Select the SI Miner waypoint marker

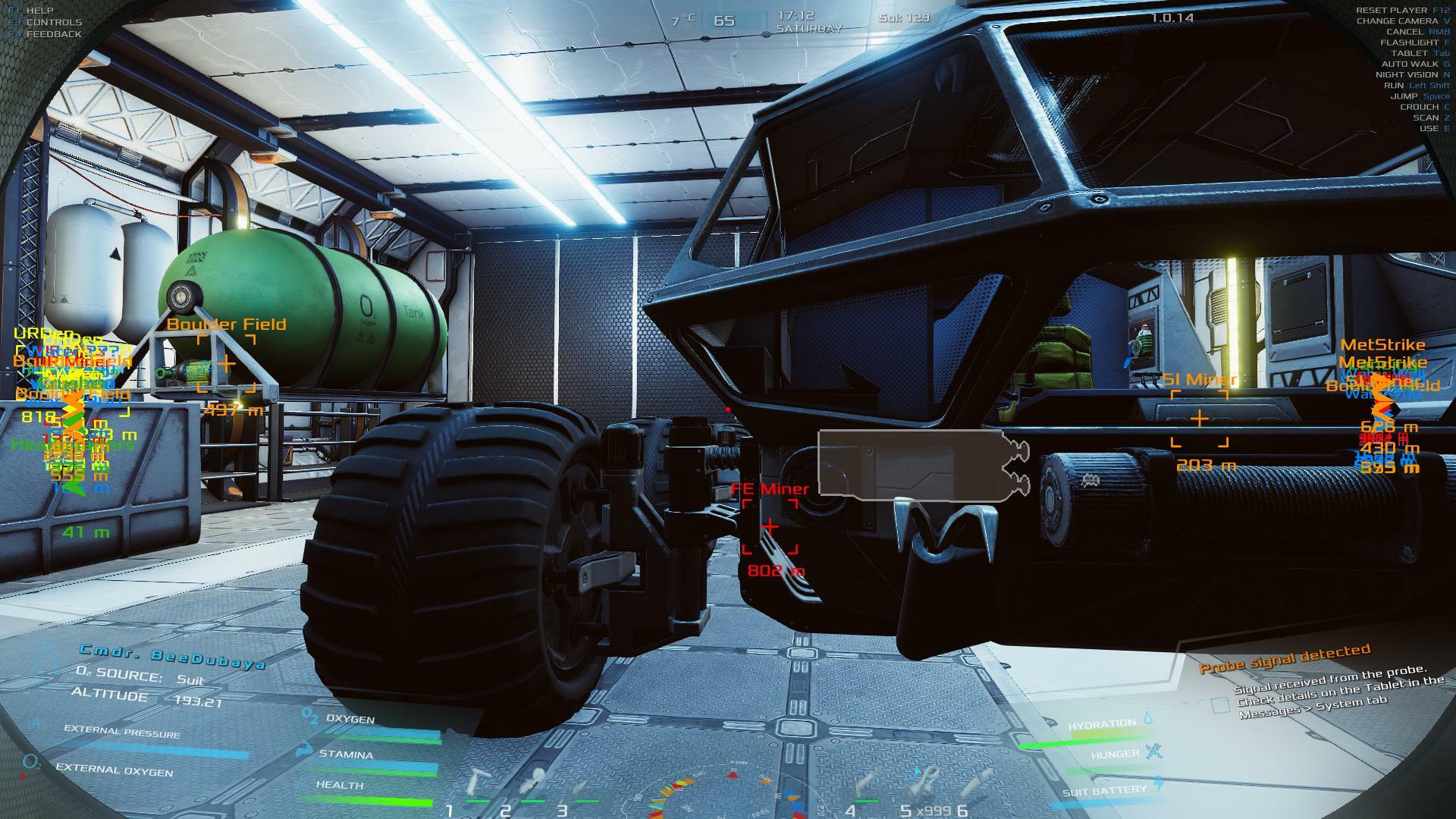click(x=1199, y=419)
